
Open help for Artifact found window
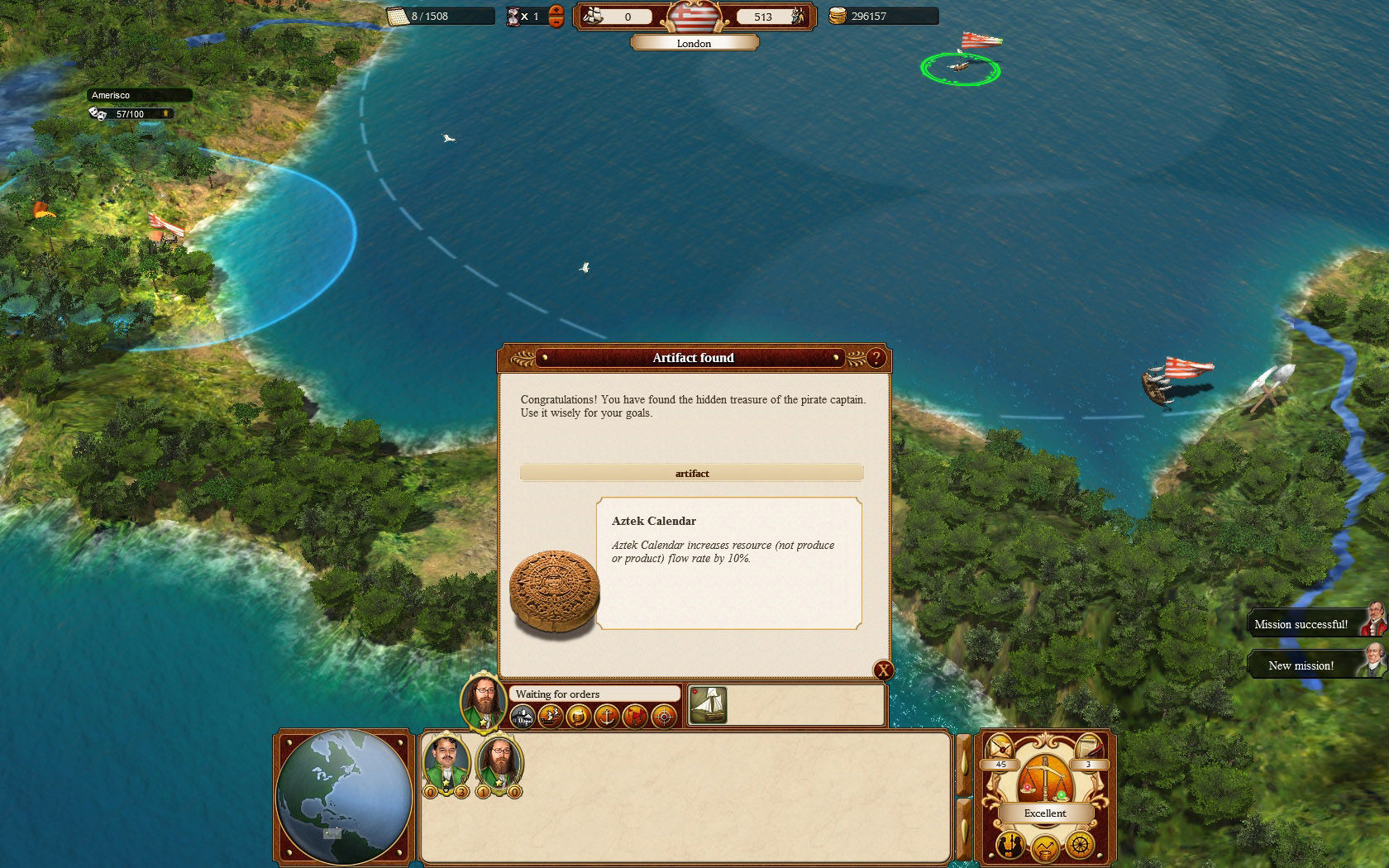[x=876, y=358]
